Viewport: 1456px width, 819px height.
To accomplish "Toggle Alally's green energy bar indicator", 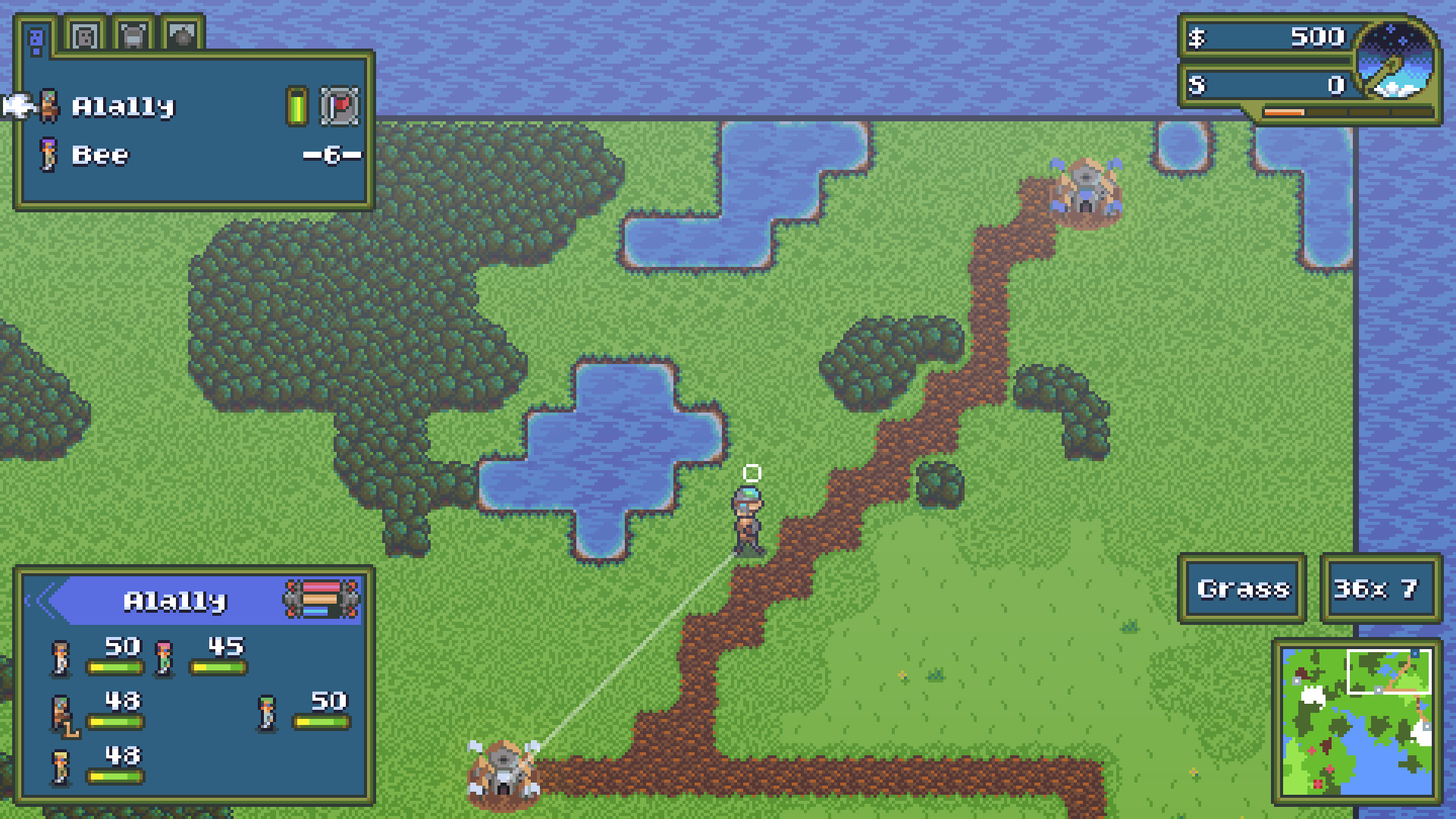I will [297, 106].
